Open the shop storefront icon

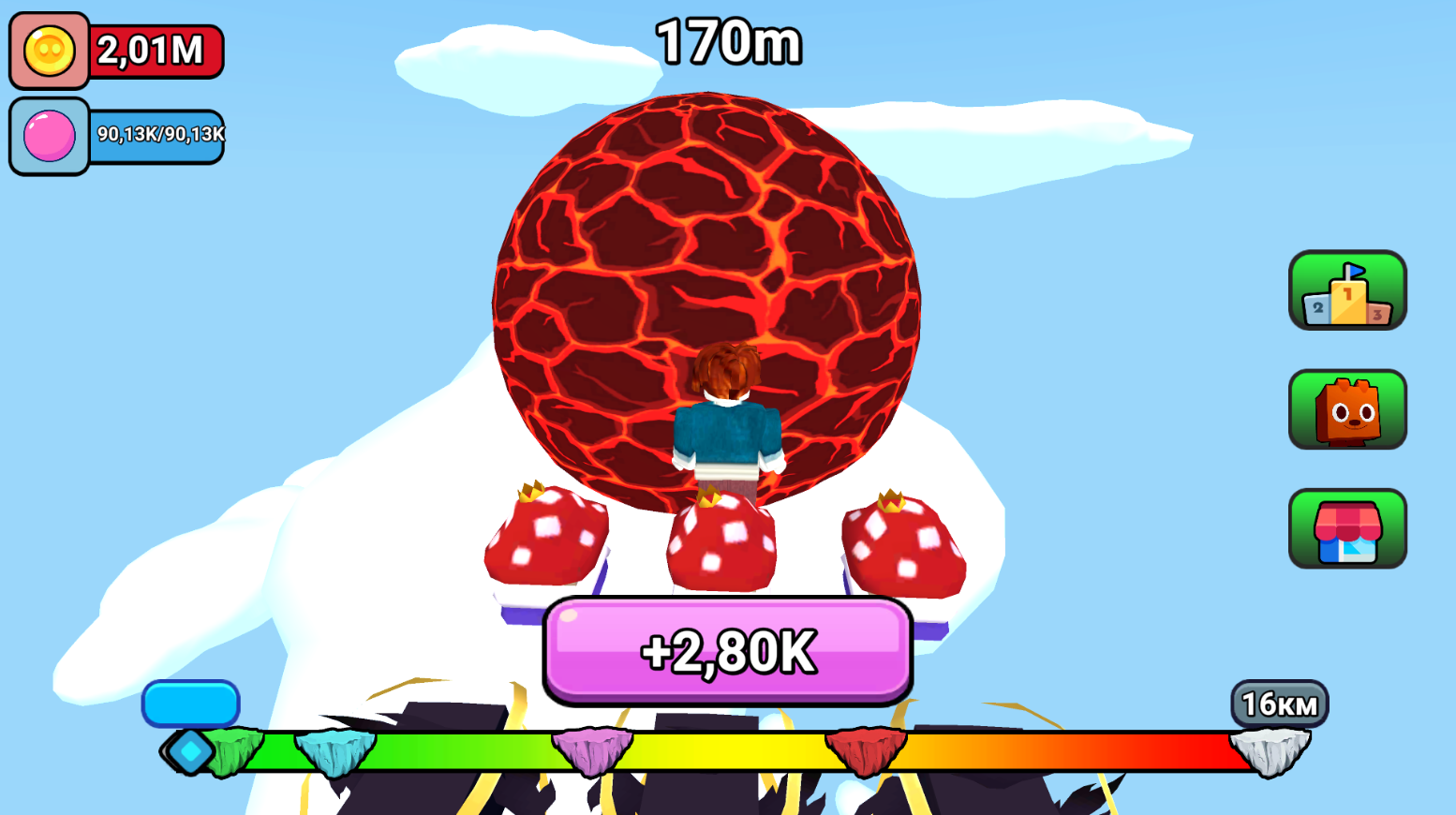coord(1346,529)
